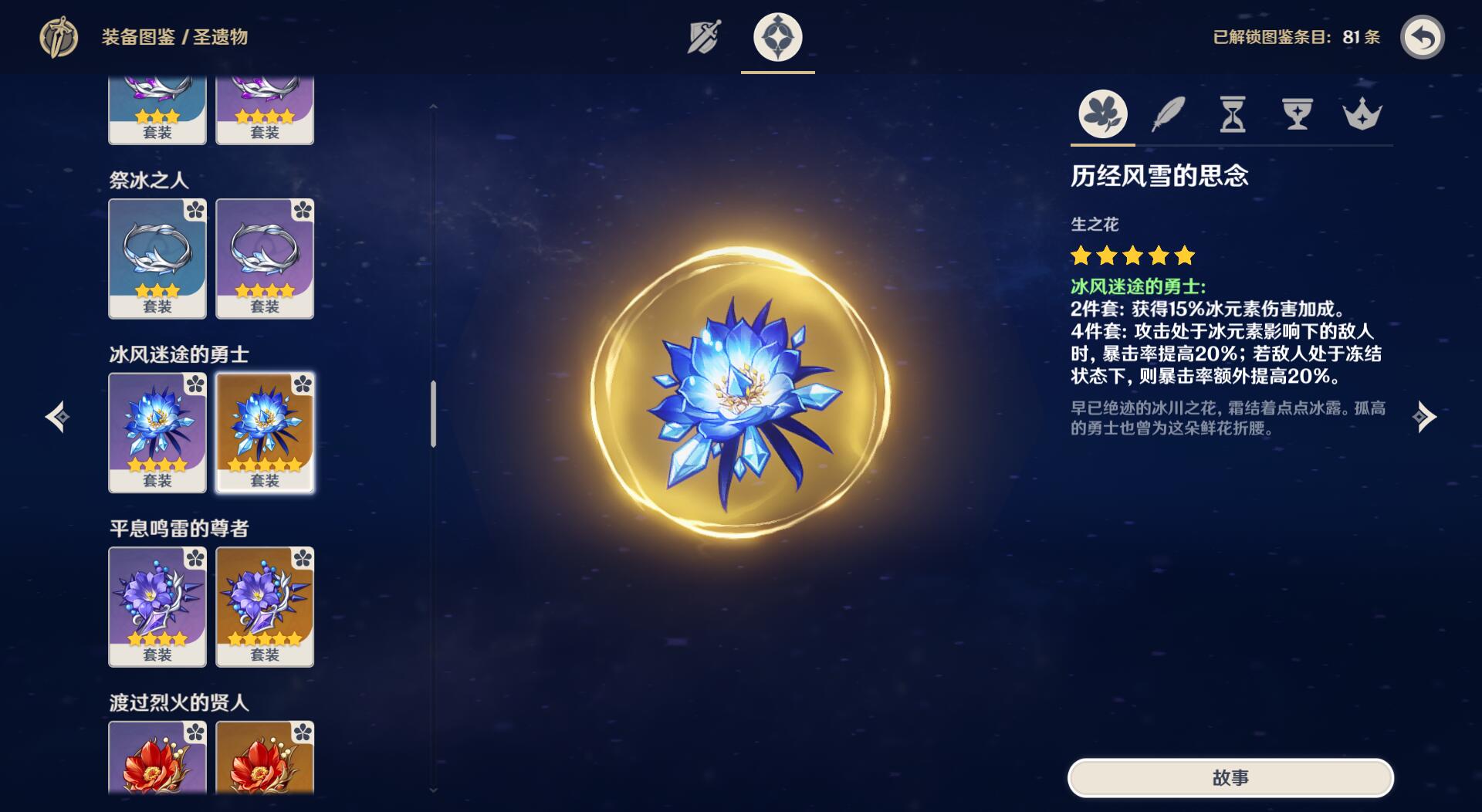Screen dimensions: 1482x812
Task: Switch to the weapons archive tab
Action: tap(704, 37)
